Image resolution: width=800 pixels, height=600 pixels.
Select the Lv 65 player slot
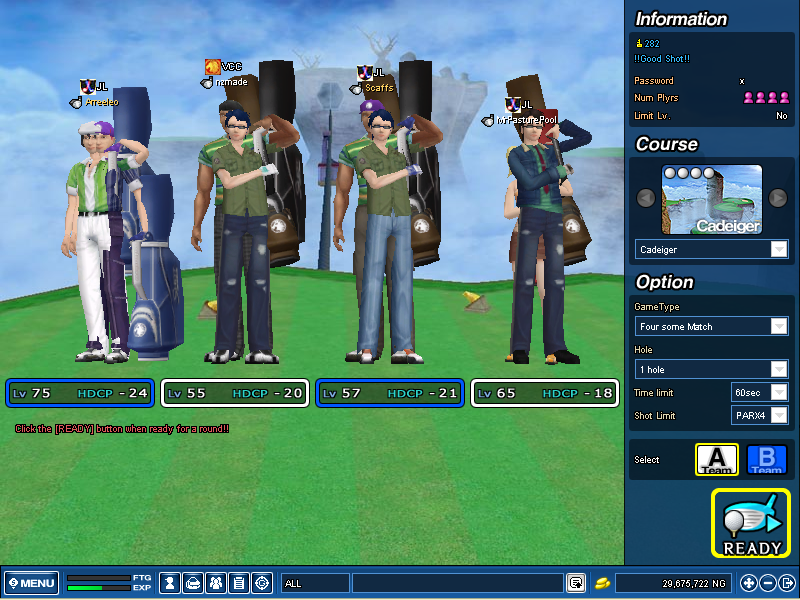pyautogui.click(x=546, y=393)
